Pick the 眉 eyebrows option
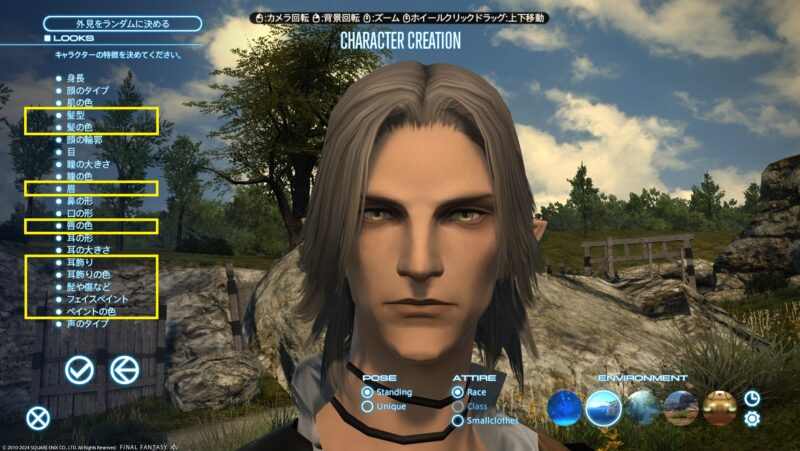Image resolution: width=800 pixels, height=451 pixels. point(70,188)
